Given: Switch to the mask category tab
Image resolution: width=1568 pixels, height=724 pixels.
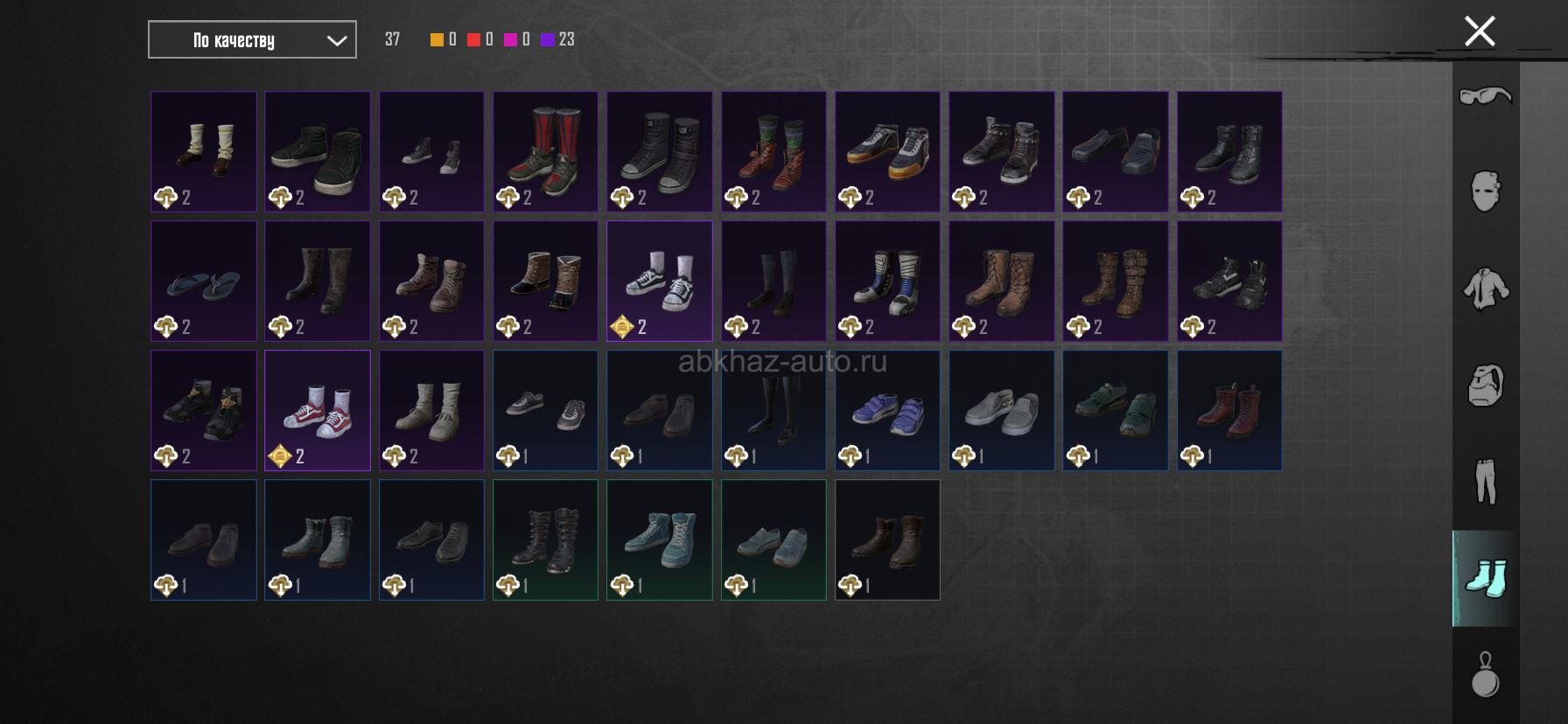Looking at the screenshot, I should pyautogui.click(x=1485, y=191).
